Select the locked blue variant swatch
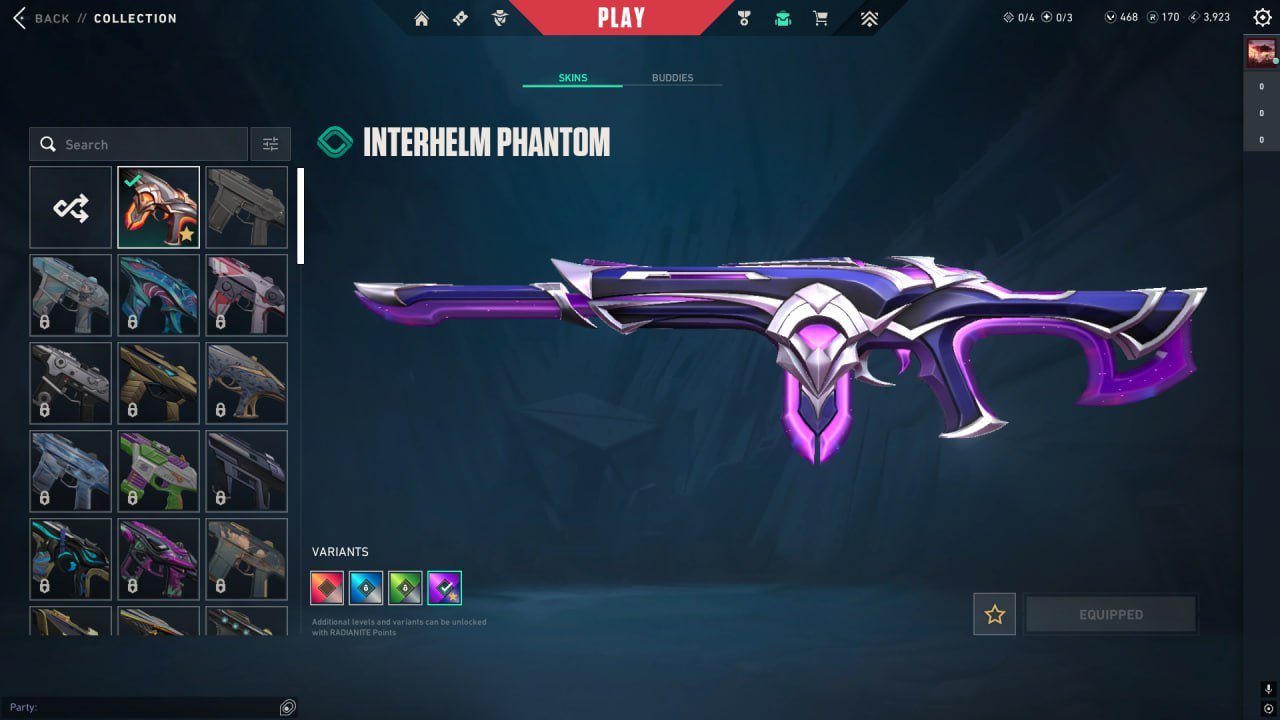This screenshot has width=1280, height=720. coord(366,587)
